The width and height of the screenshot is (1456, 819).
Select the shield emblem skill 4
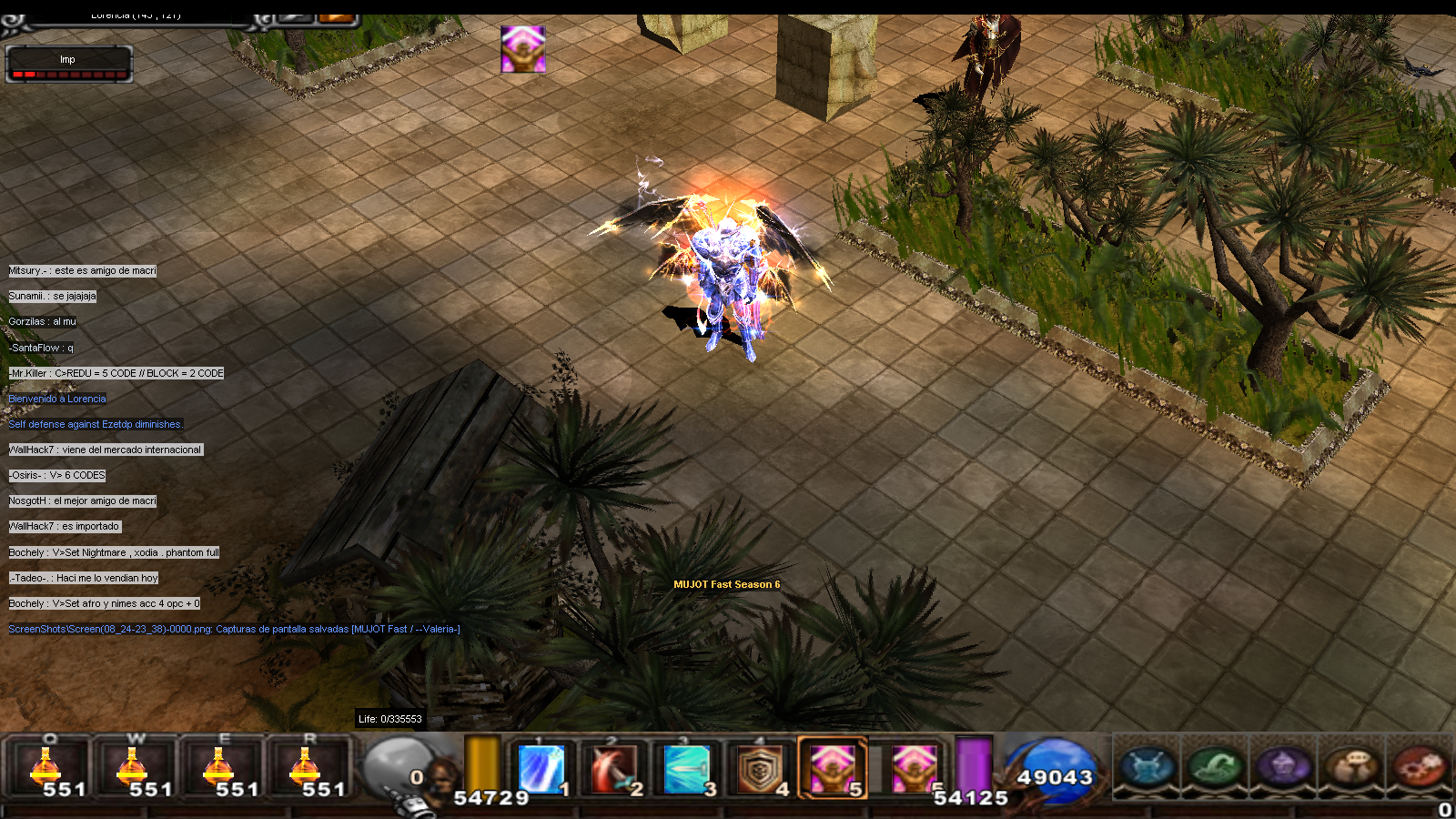(x=760, y=768)
